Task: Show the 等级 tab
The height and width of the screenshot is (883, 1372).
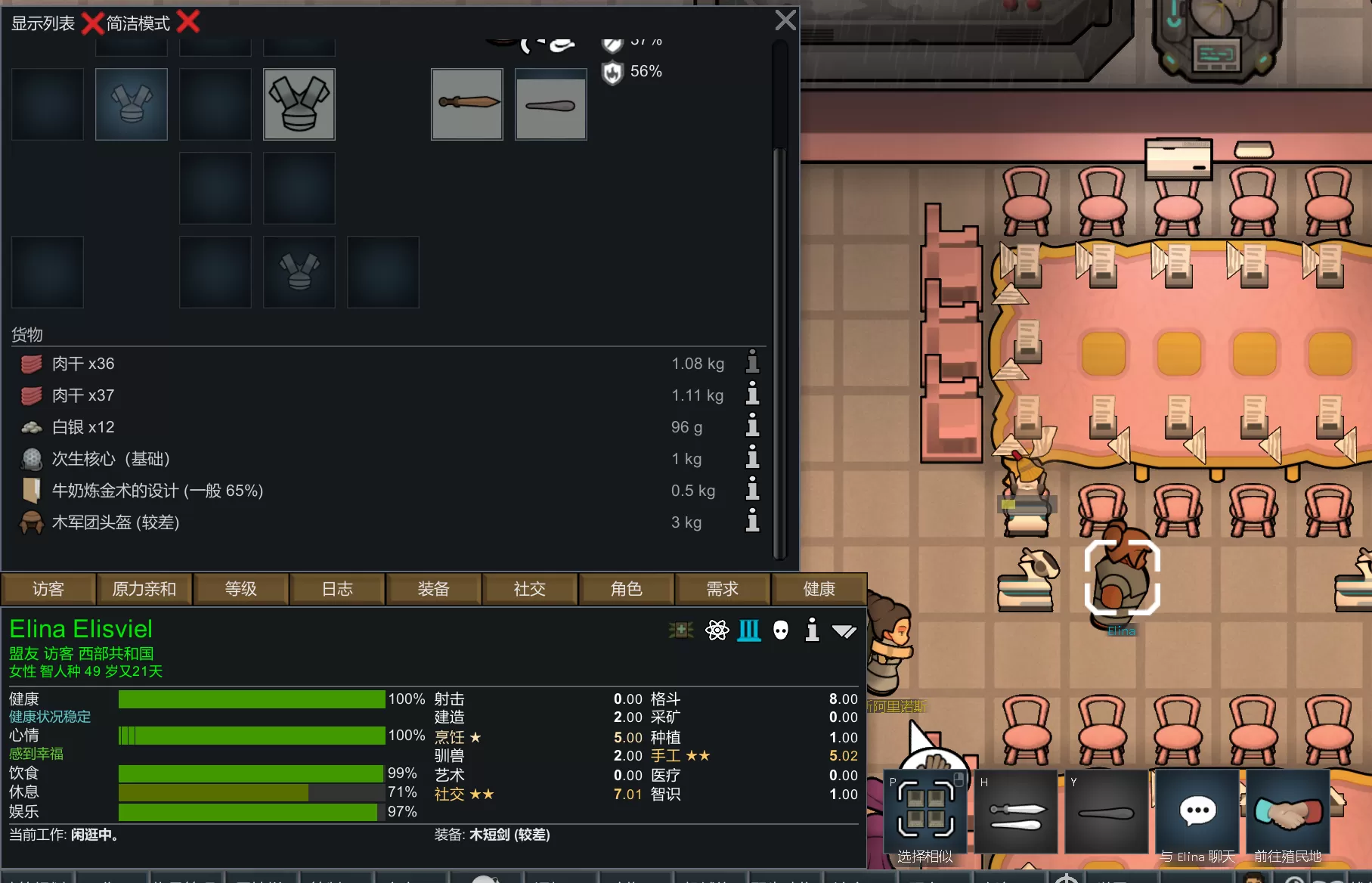Action: pos(240,589)
